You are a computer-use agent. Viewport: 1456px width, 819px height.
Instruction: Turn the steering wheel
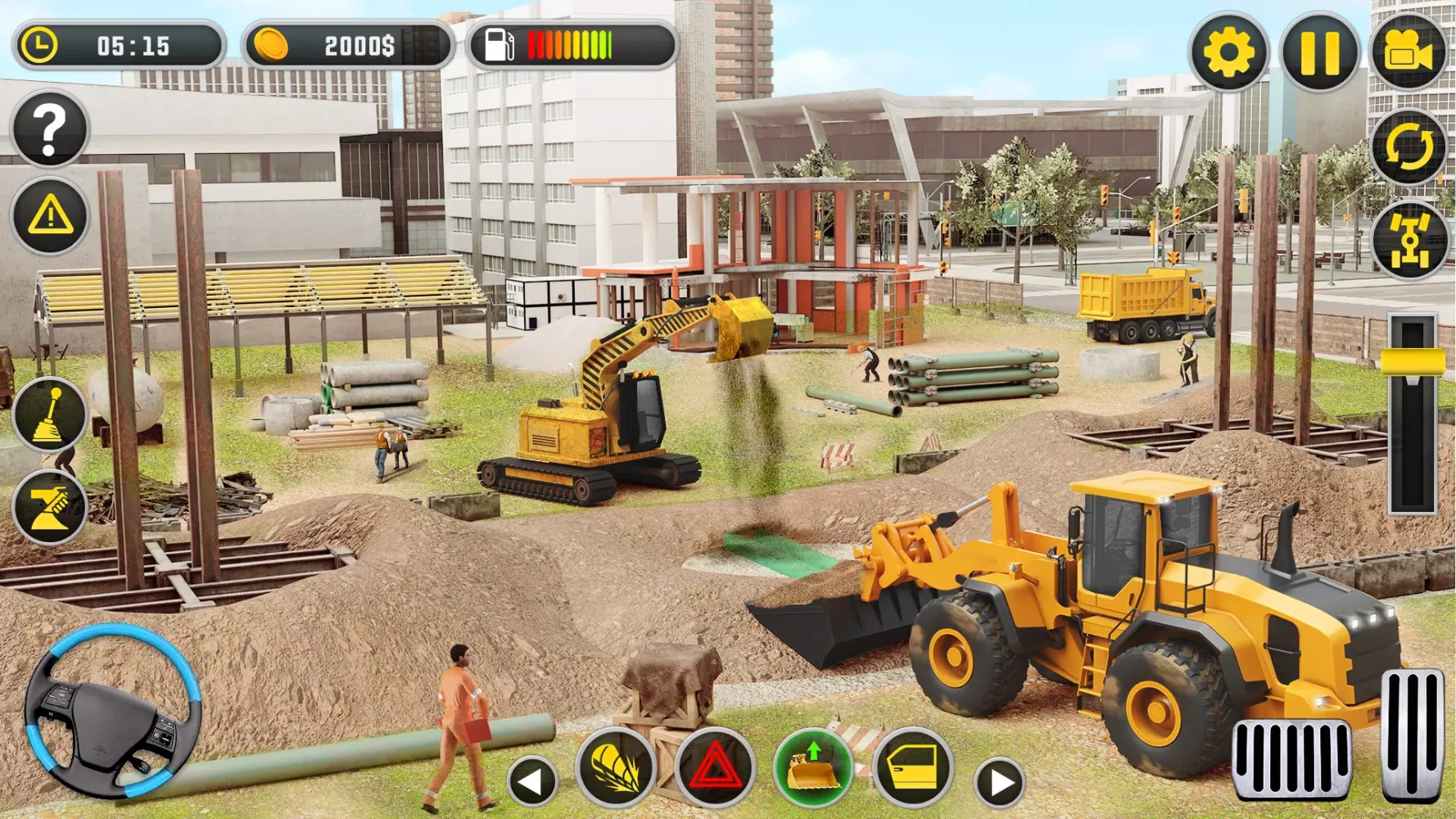click(x=111, y=721)
